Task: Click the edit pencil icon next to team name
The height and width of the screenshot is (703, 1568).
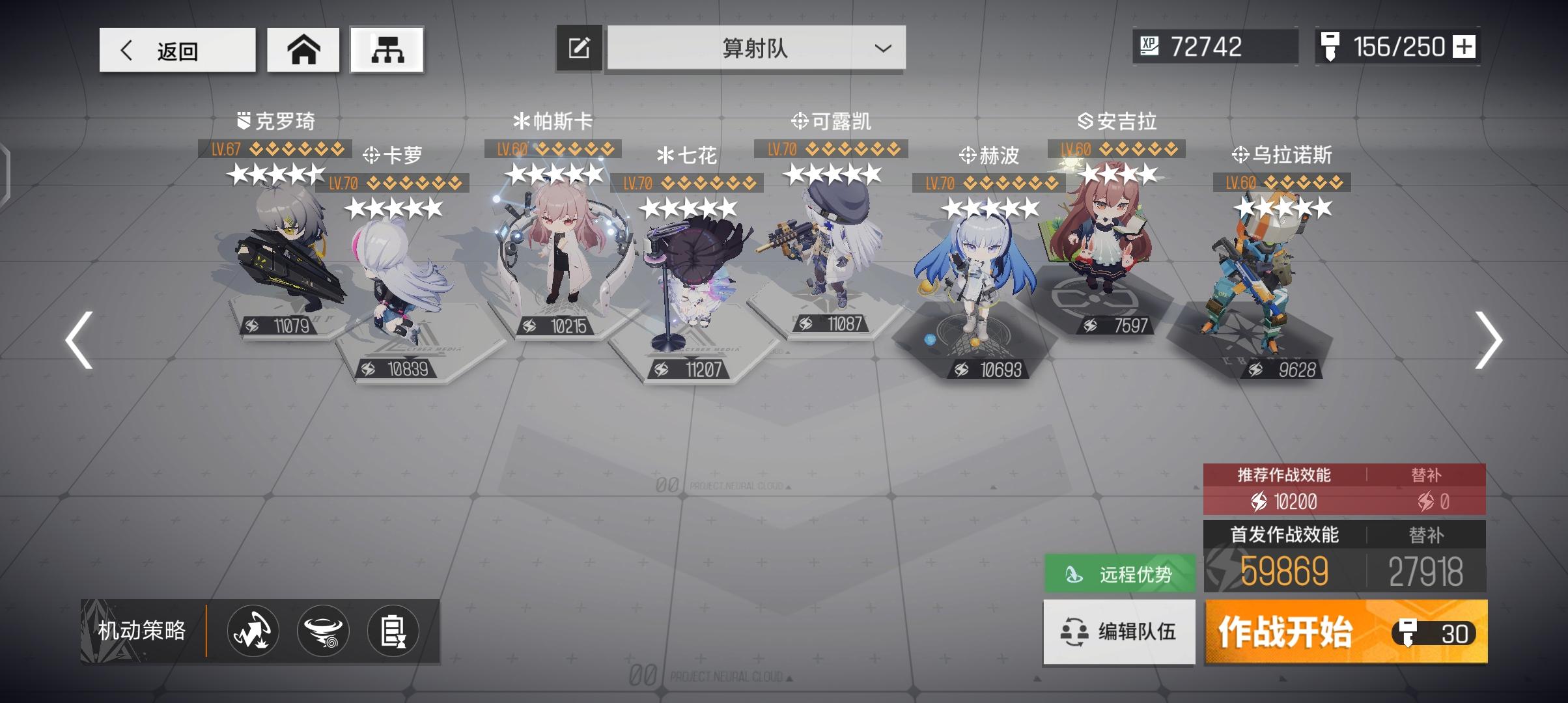Action: [578, 47]
